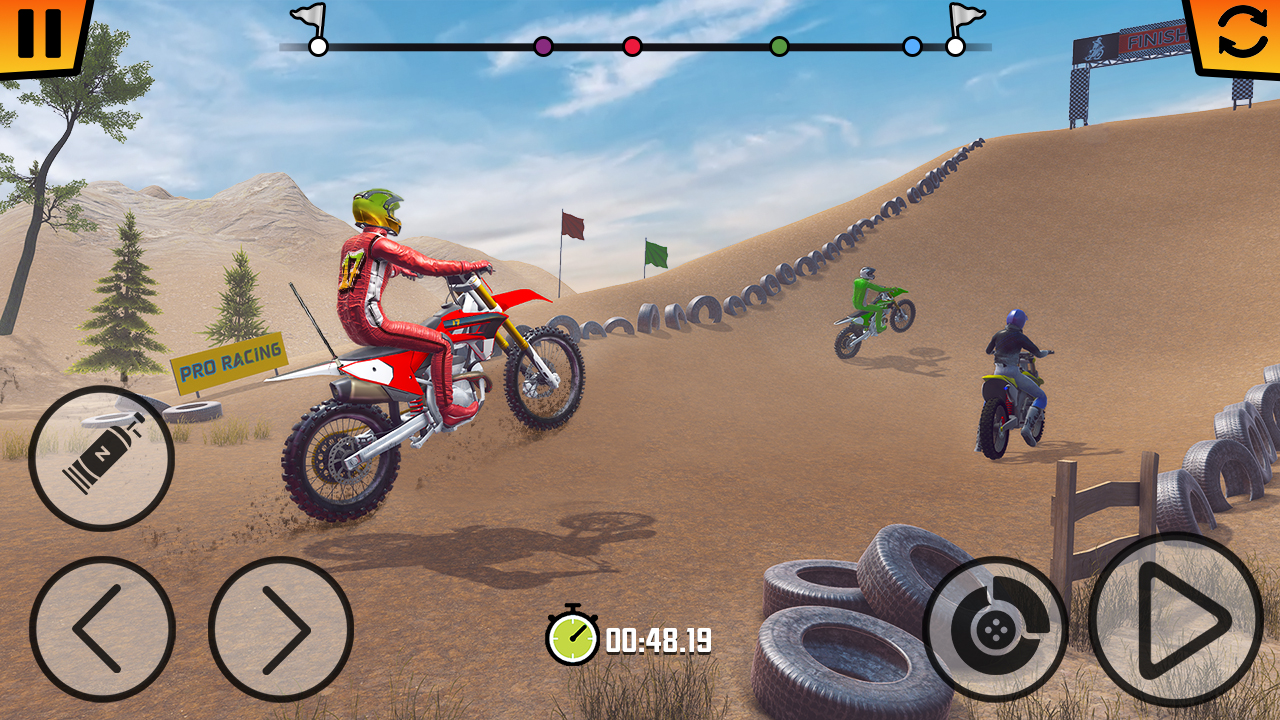Select the white flag at progress start

318,44
